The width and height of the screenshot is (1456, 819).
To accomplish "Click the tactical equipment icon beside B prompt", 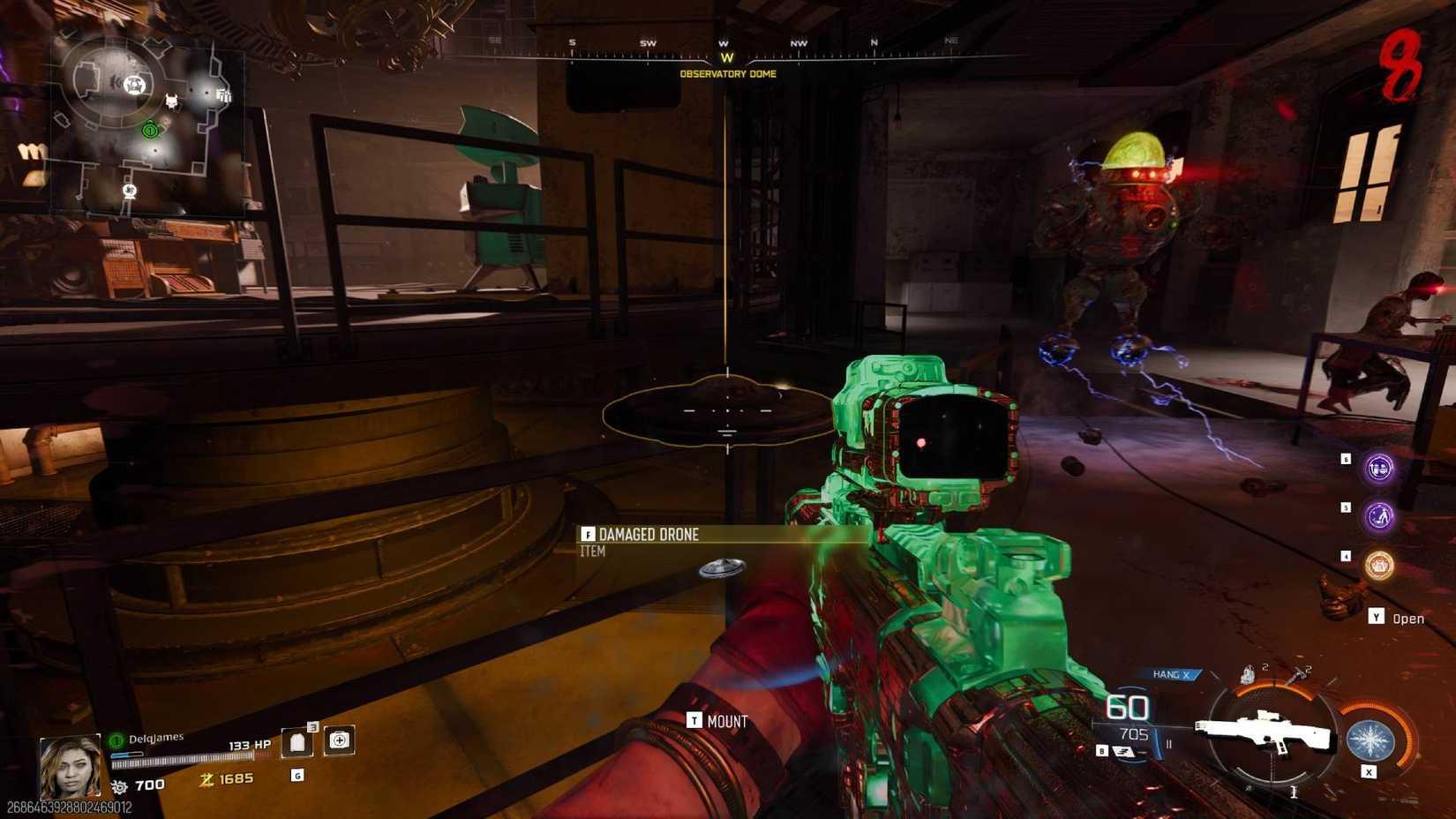I will pyautogui.click(x=1123, y=748).
